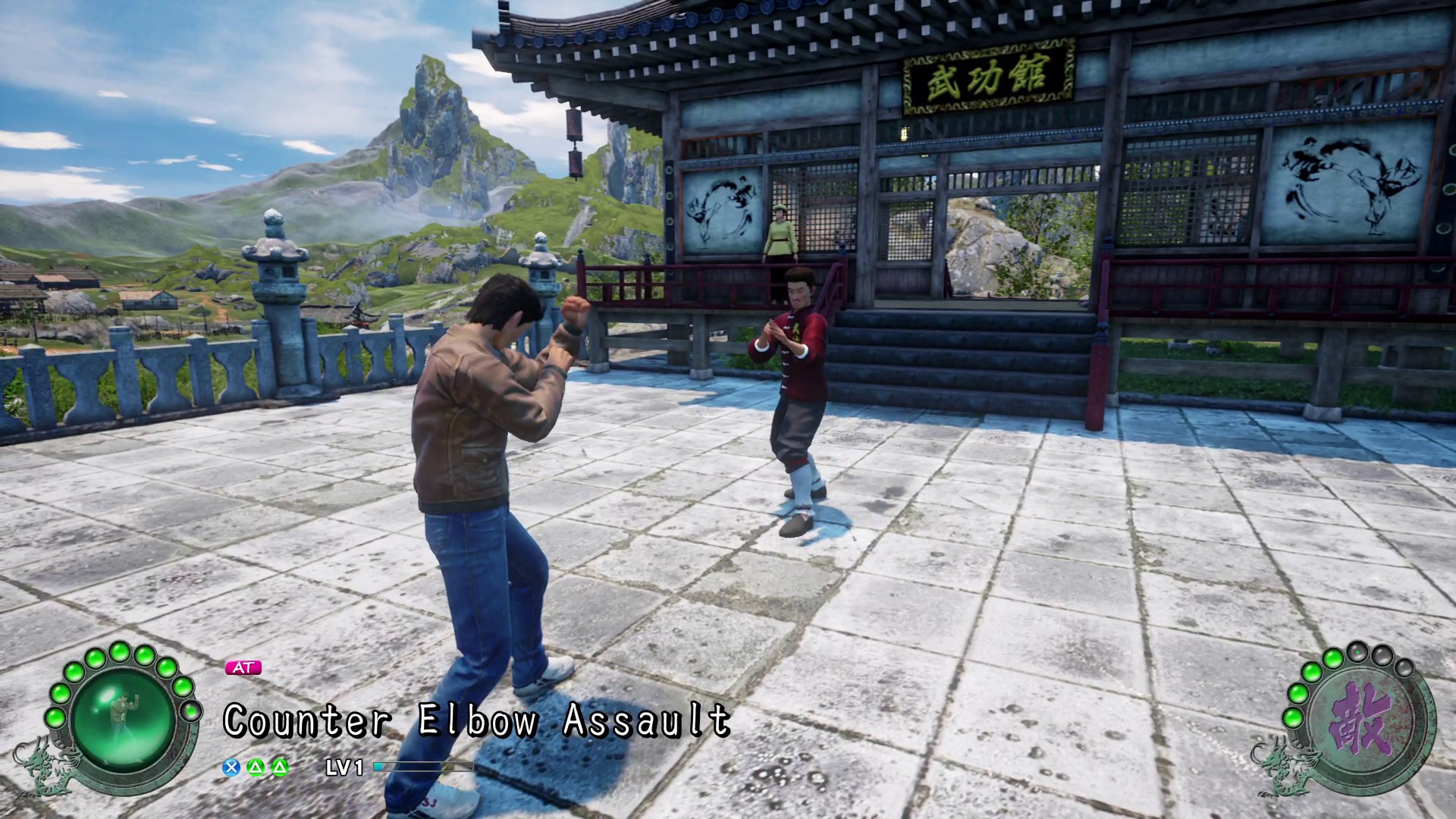1456x819 pixels.
Task: Click the magenta AT mode badge
Action: point(244,667)
